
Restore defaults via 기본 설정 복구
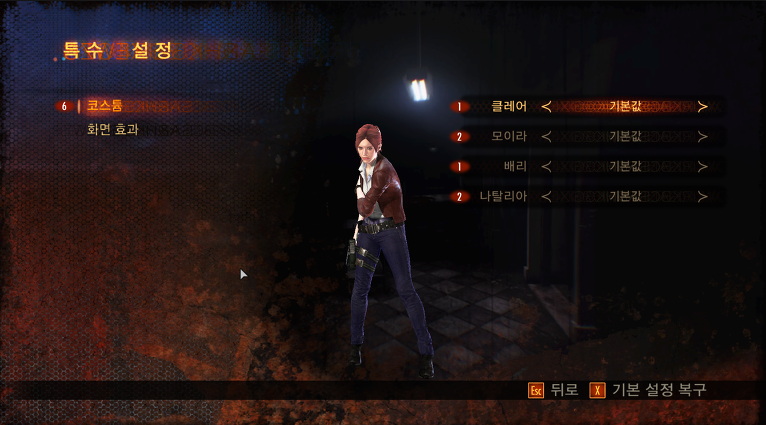pyautogui.click(x=648, y=390)
